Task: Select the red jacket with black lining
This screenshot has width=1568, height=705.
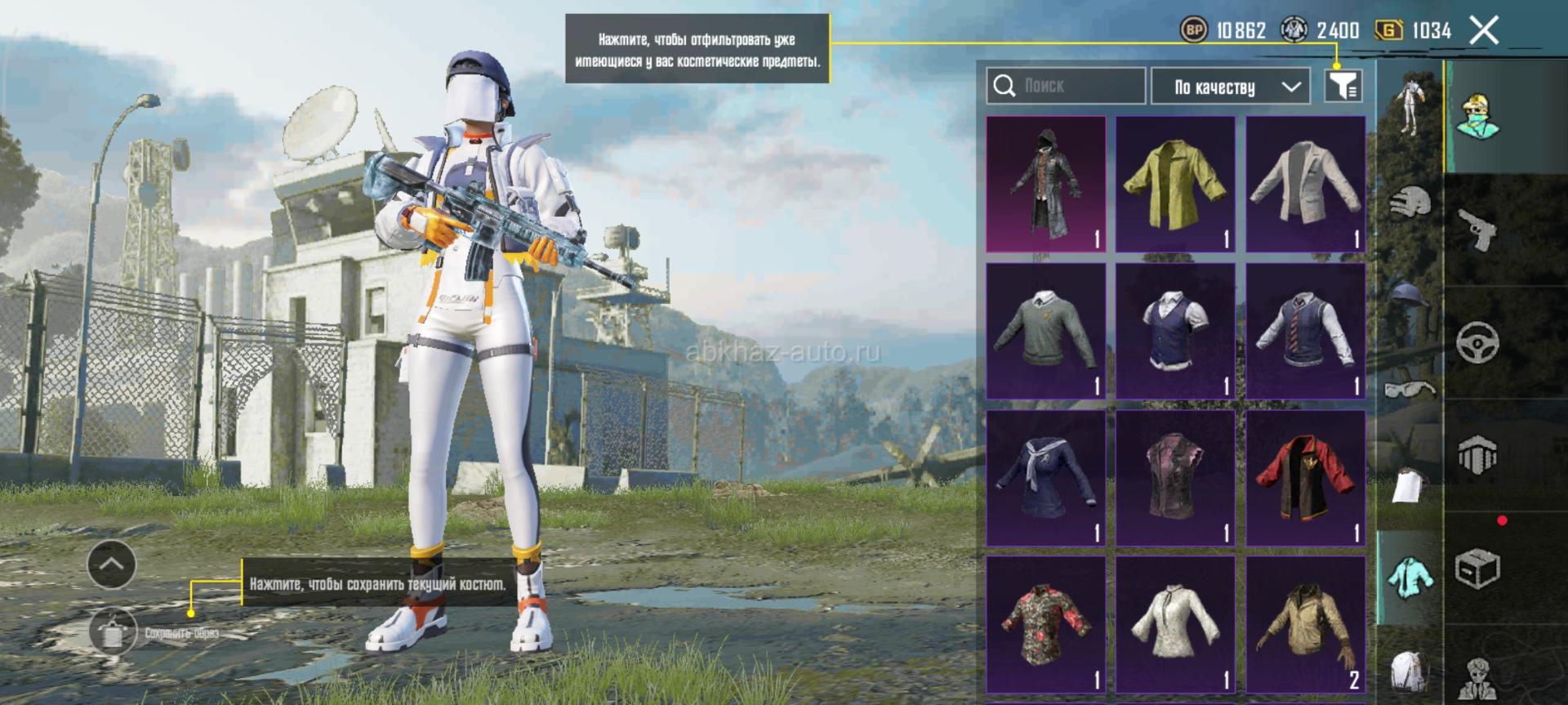Action: point(1305,478)
